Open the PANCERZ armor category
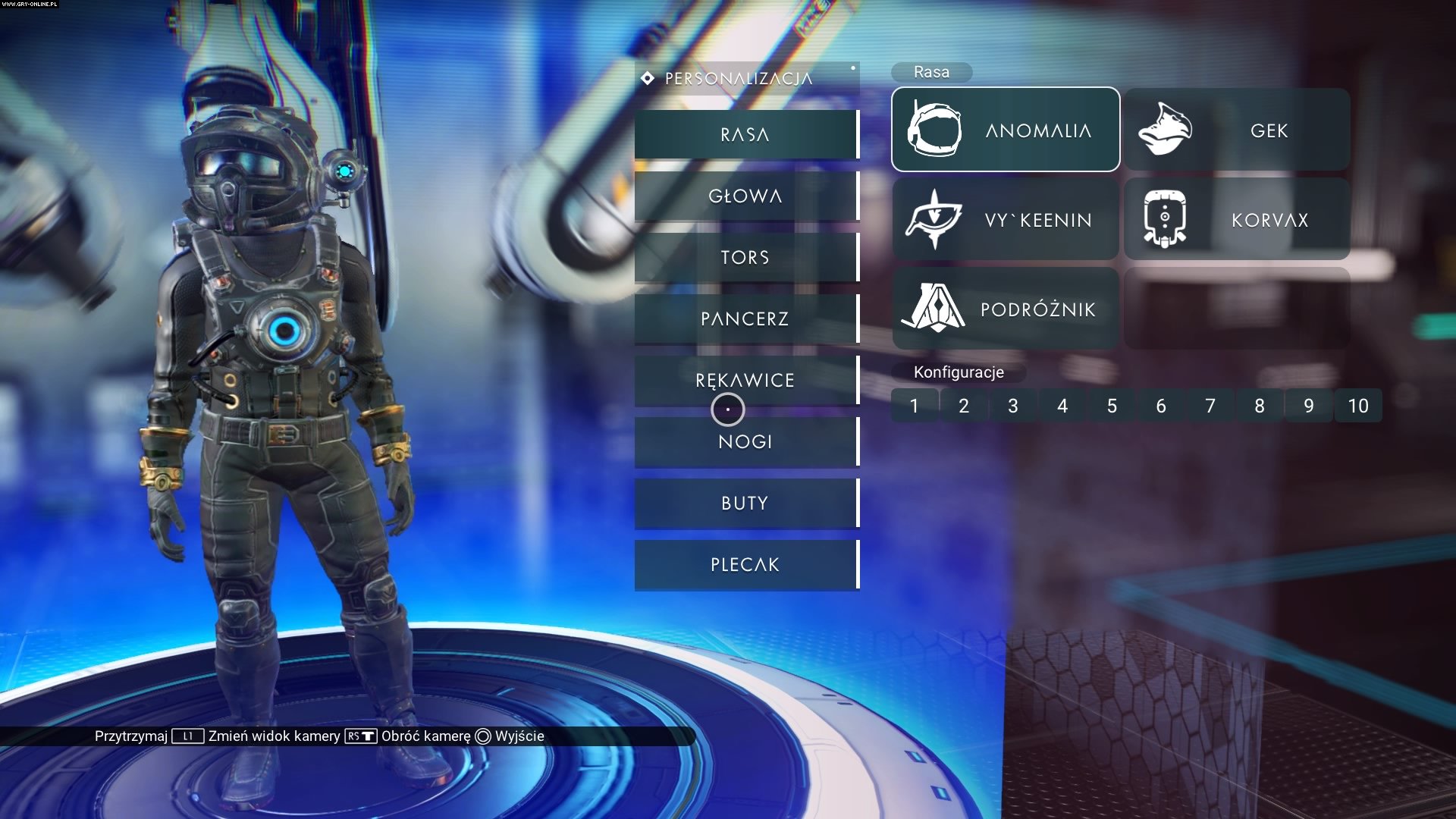This screenshot has height=819, width=1456. [x=746, y=319]
